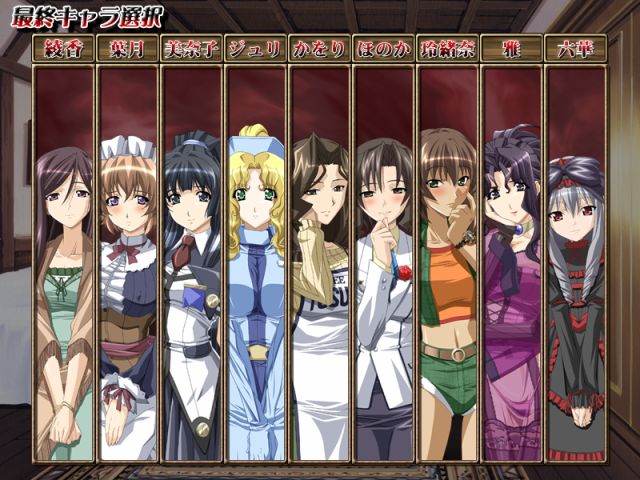Click the 美奈子 name plate

(192, 48)
